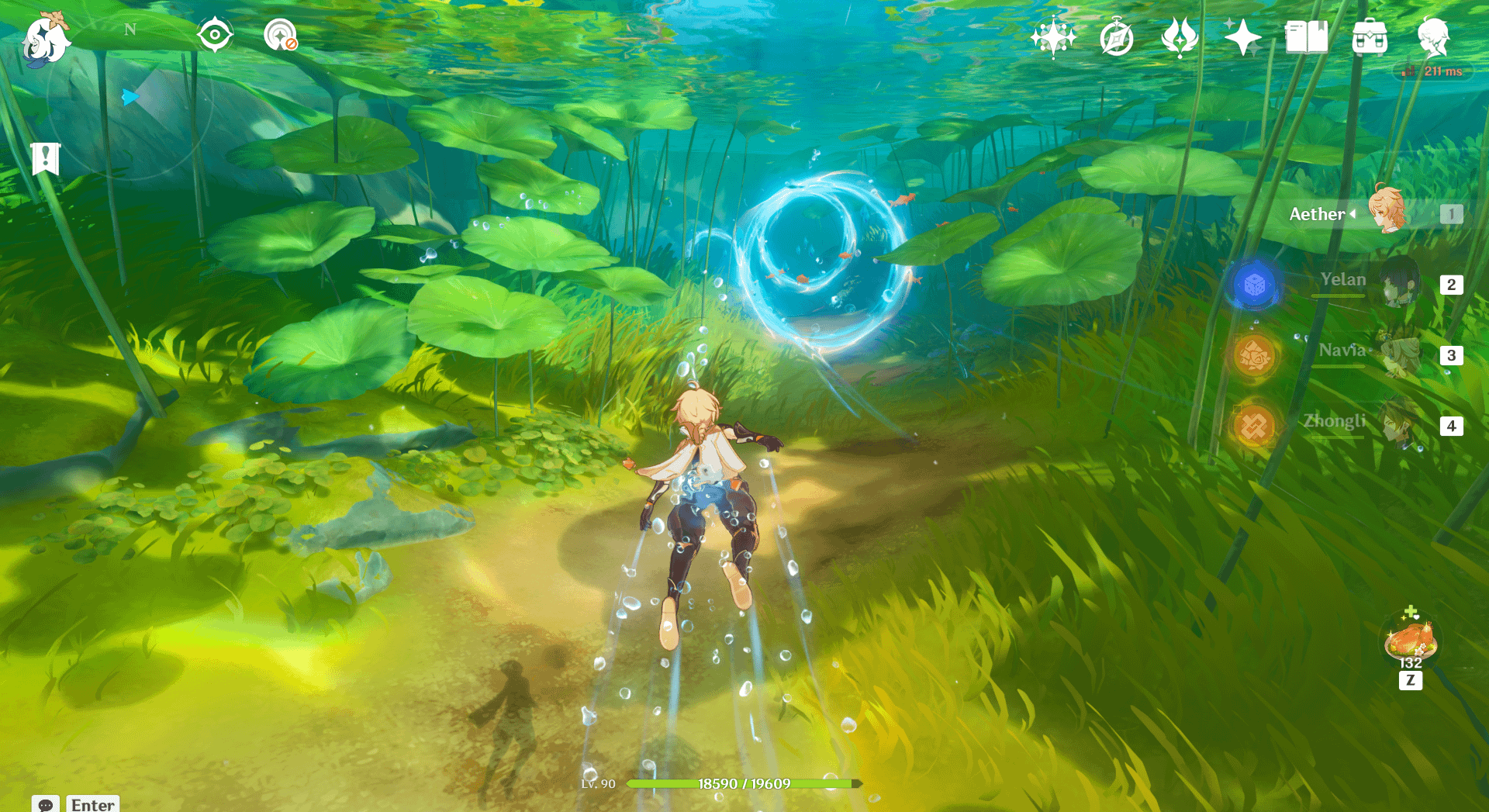This screenshot has width=1489, height=812.
Task: Open the tutorial book icon
Action: [1306, 37]
